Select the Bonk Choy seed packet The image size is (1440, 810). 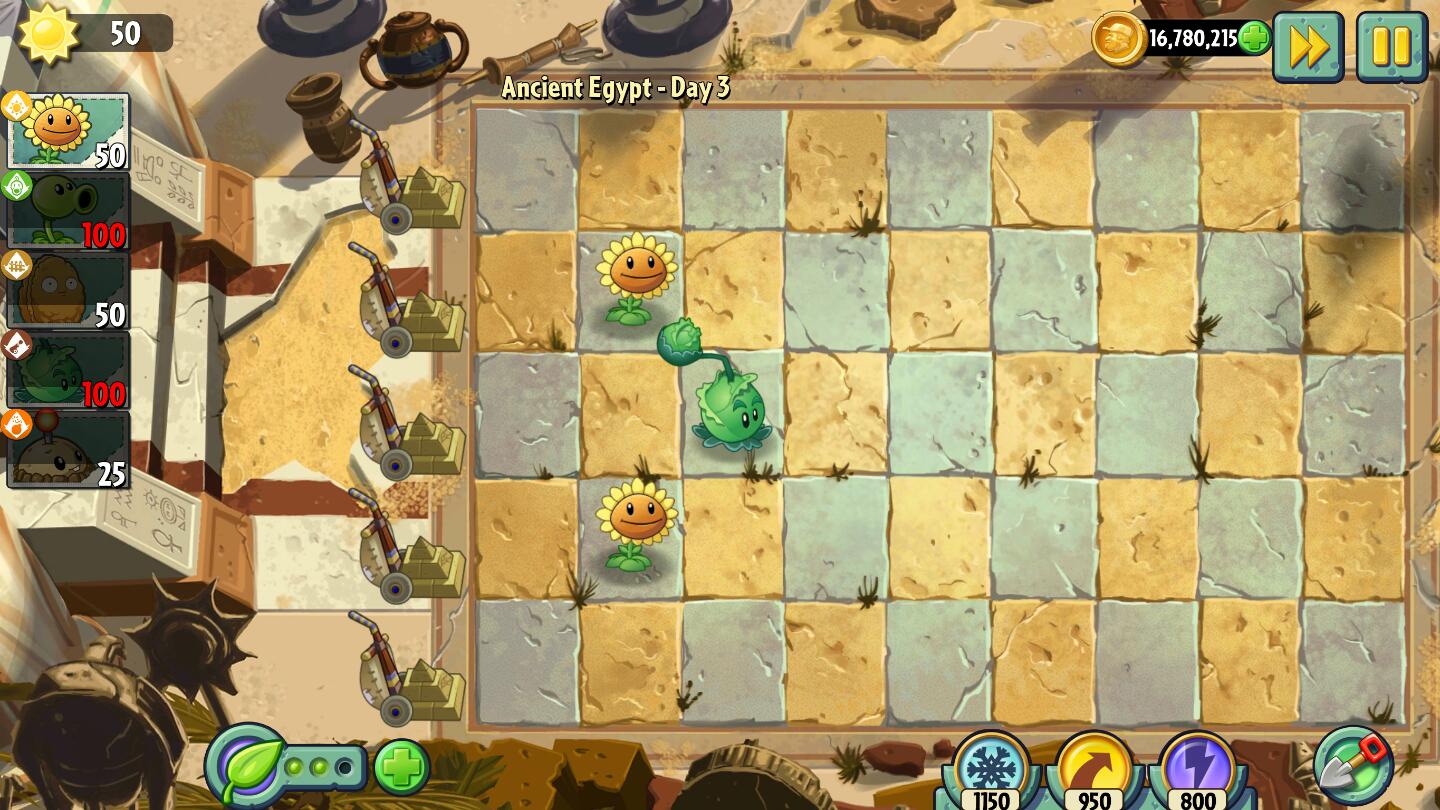[x=68, y=371]
